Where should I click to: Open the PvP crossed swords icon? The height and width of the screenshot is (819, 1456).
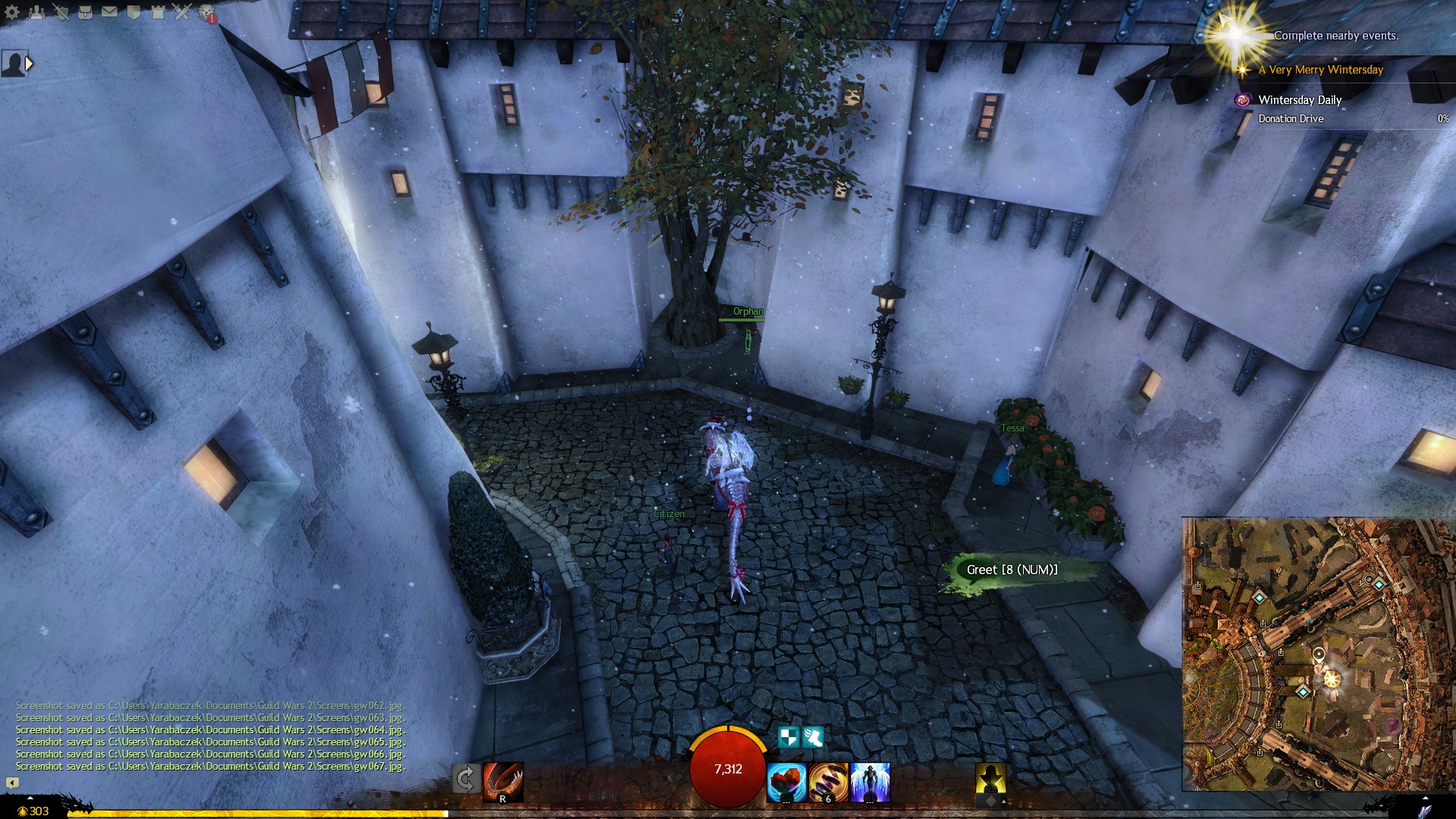(182, 11)
